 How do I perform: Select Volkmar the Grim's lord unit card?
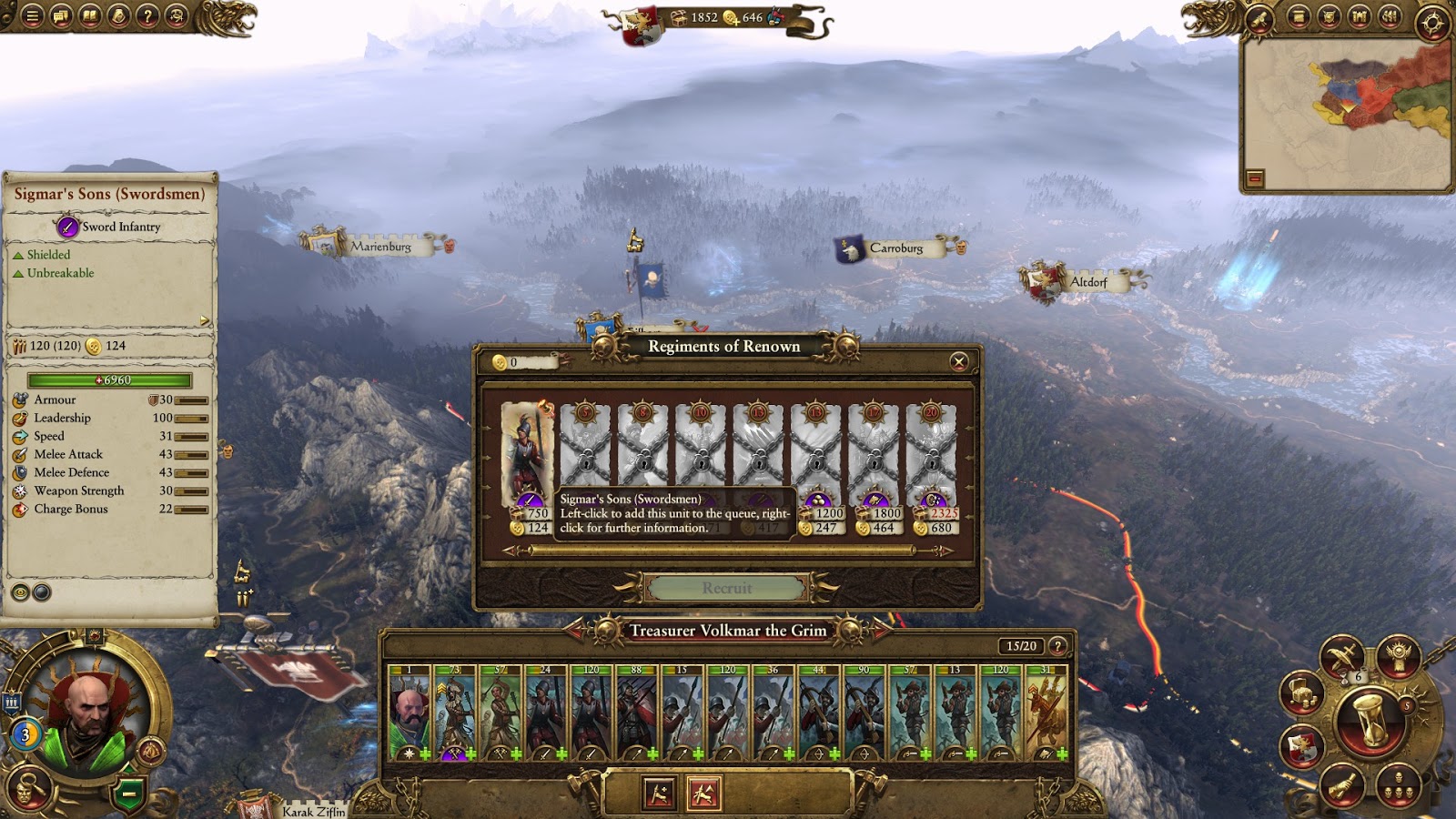[409, 713]
